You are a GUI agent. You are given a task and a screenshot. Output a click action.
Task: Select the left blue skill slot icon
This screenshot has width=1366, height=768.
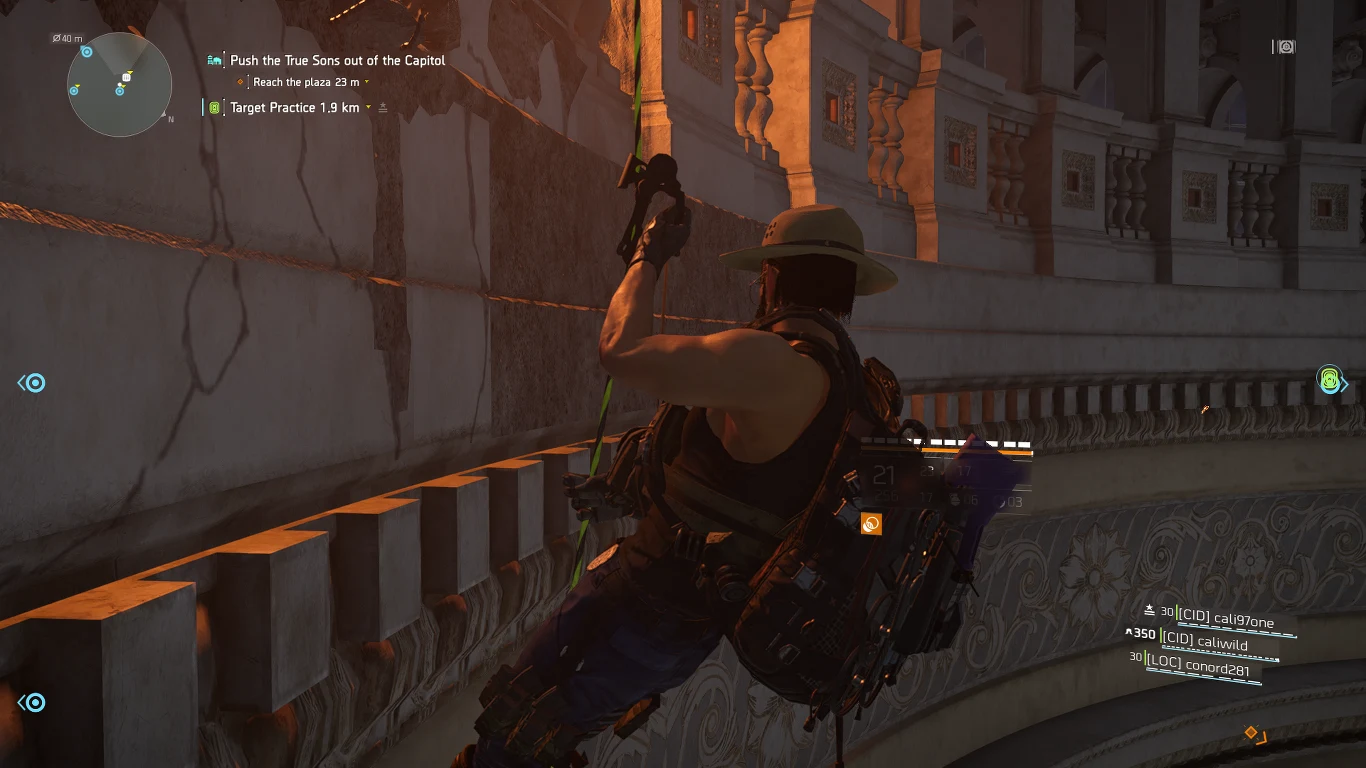pos(31,382)
